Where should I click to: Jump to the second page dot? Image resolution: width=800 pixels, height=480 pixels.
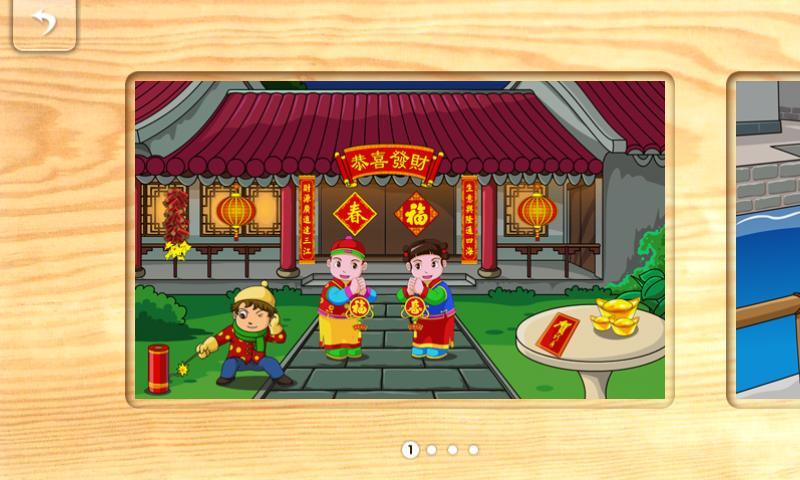click(432, 450)
